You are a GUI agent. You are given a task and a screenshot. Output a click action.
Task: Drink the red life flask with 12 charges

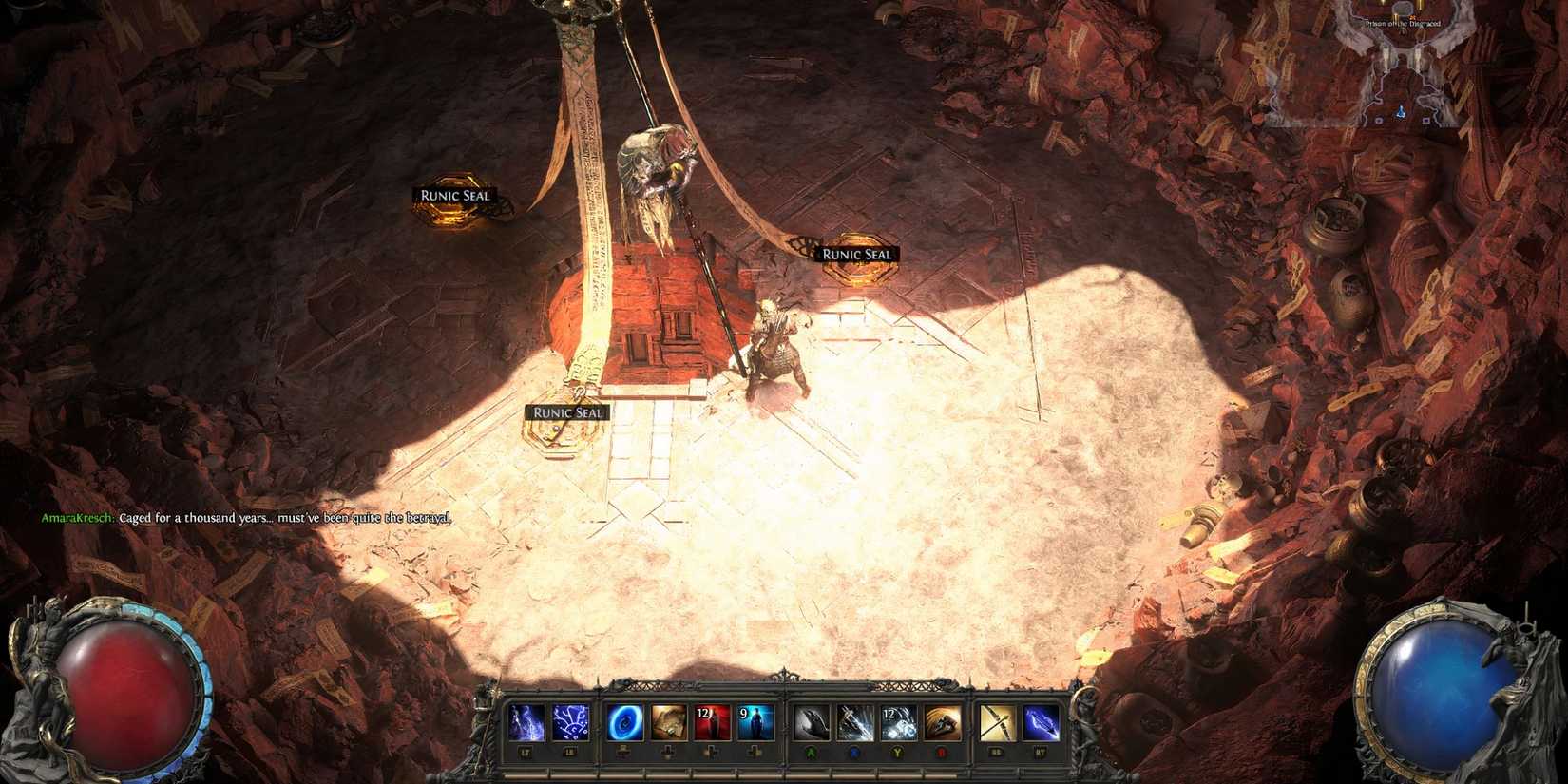tap(712, 721)
